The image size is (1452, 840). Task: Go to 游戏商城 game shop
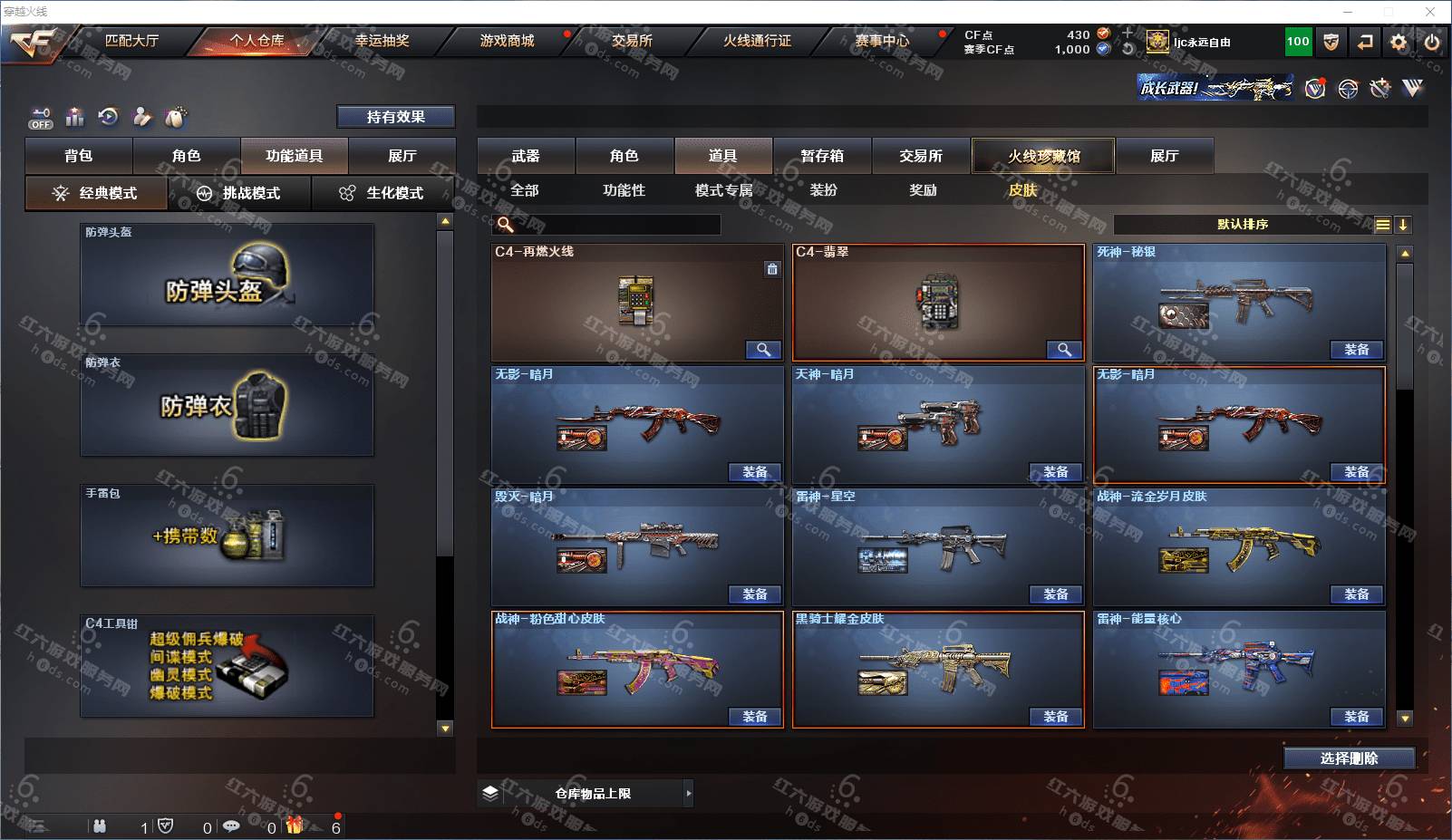[x=507, y=41]
